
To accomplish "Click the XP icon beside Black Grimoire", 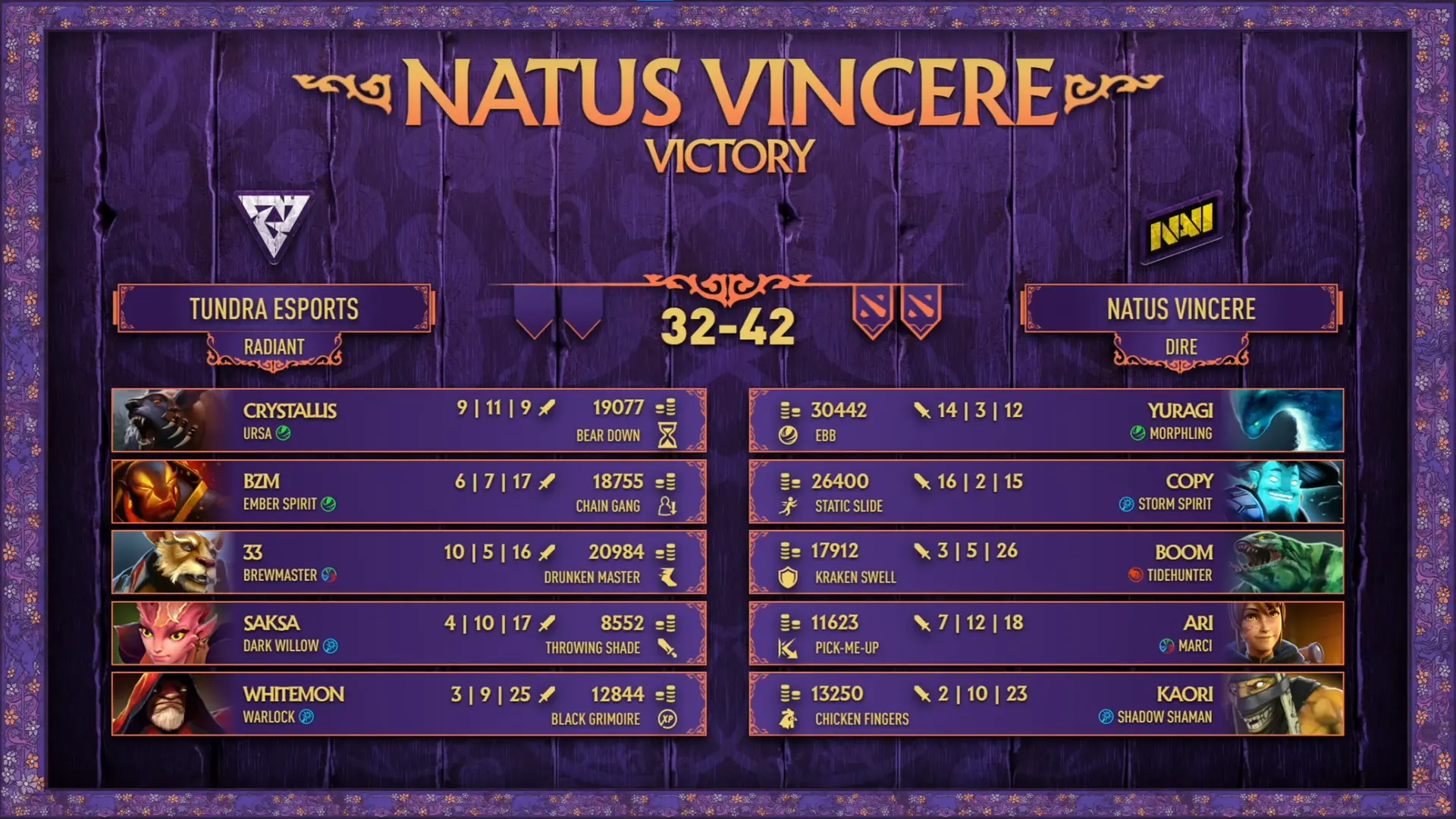I will coord(667,718).
